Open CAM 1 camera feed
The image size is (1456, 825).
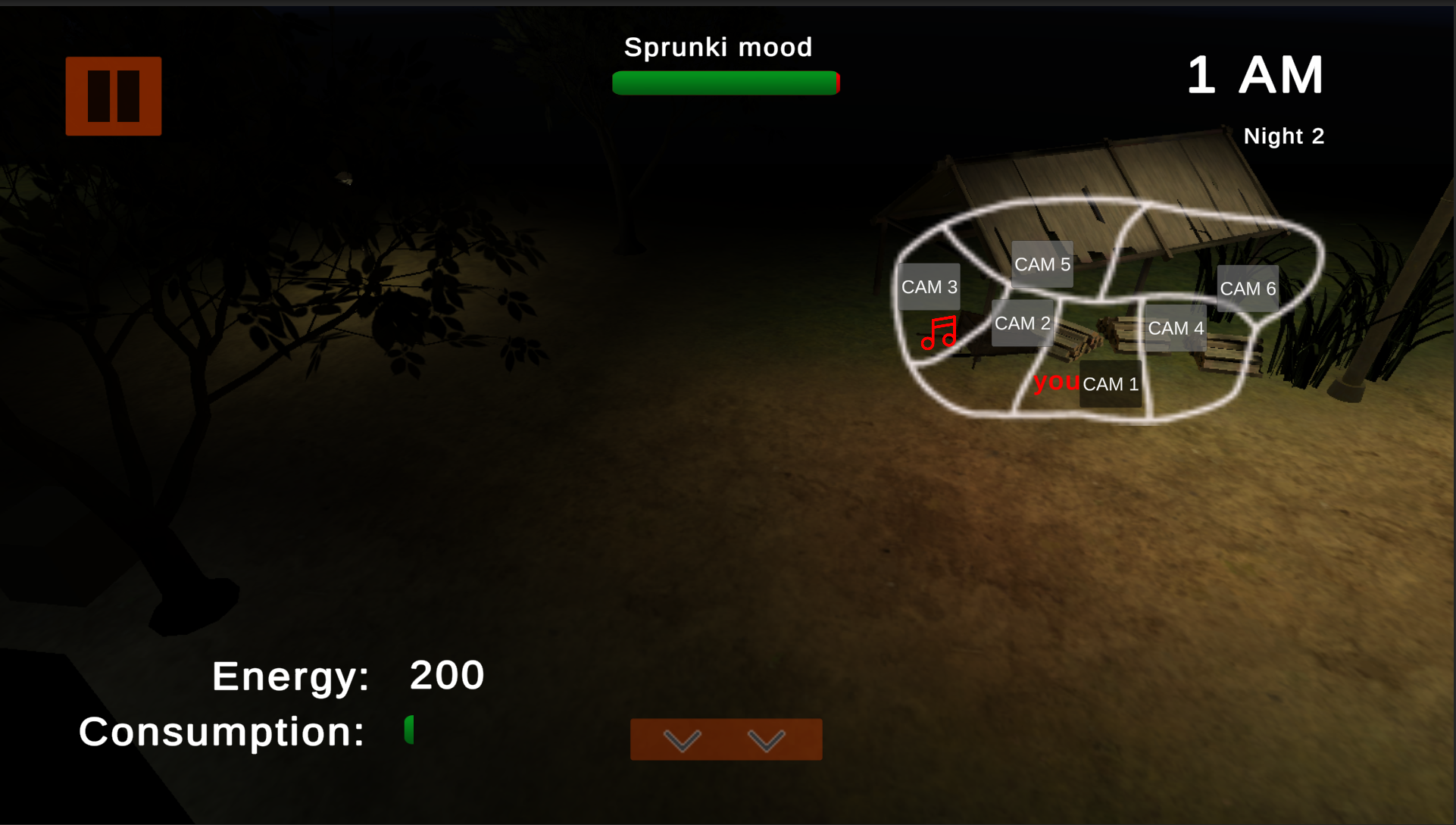[1111, 383]
